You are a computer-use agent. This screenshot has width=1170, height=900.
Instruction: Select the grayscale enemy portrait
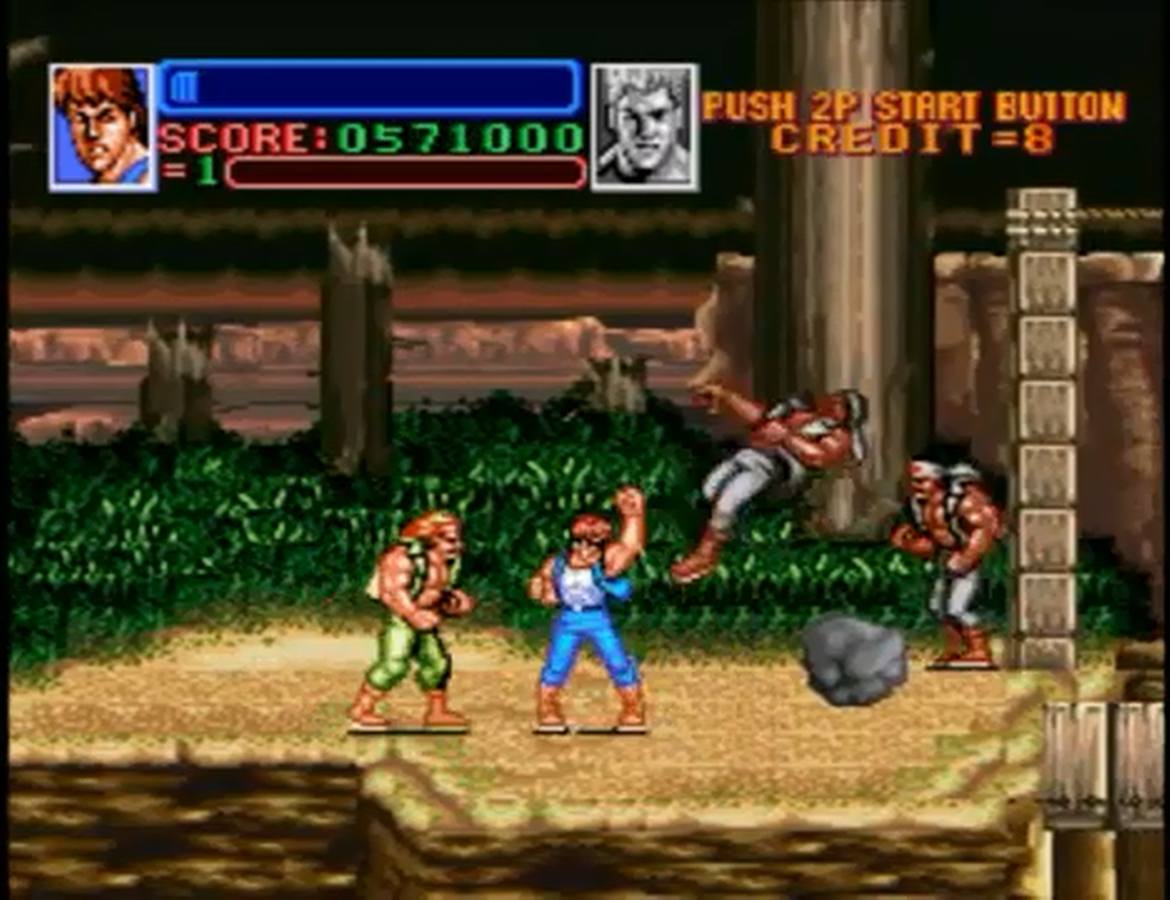[x=644, y=127]
